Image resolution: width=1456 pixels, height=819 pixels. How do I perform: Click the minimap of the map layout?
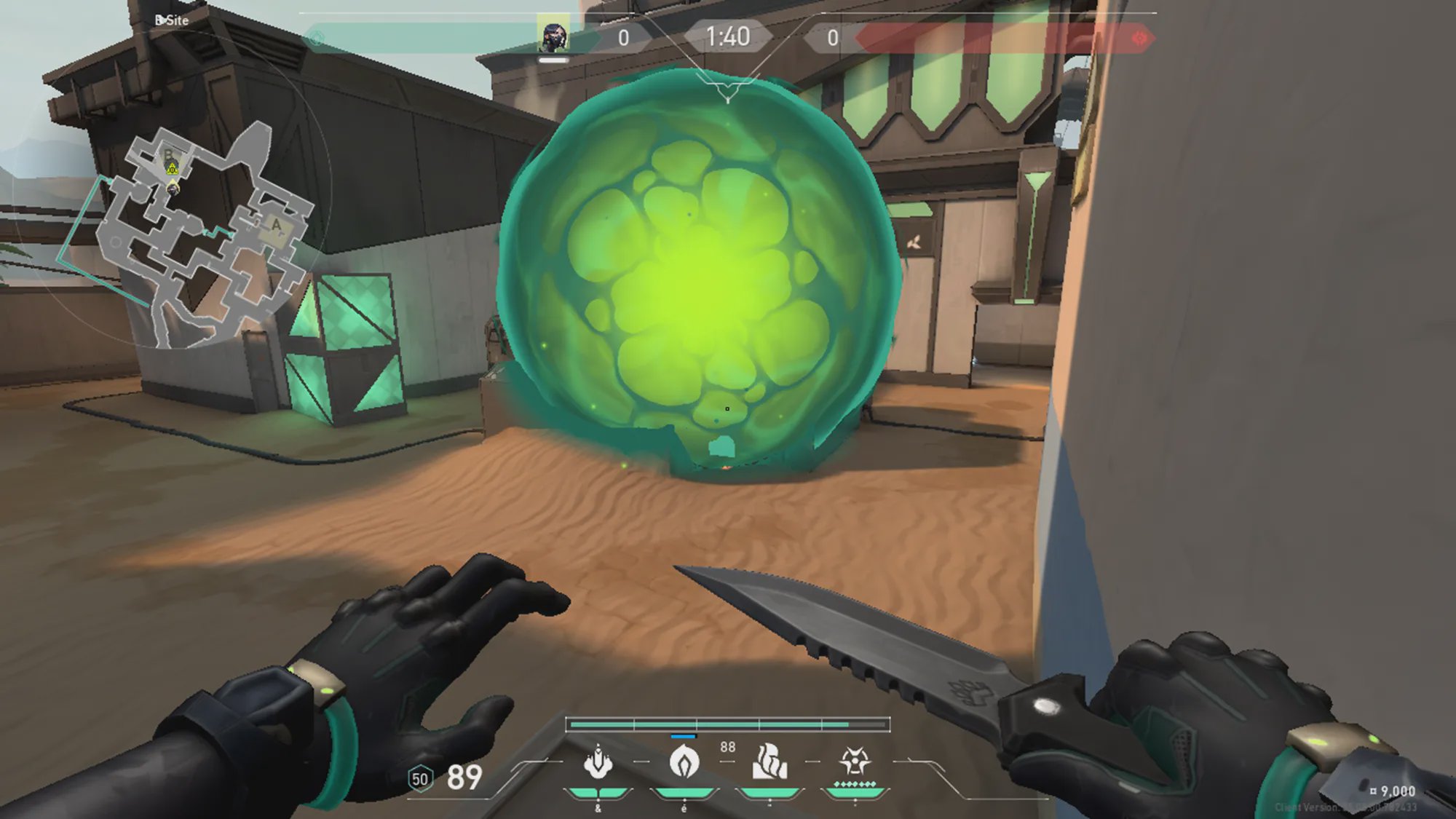point(197,233)
